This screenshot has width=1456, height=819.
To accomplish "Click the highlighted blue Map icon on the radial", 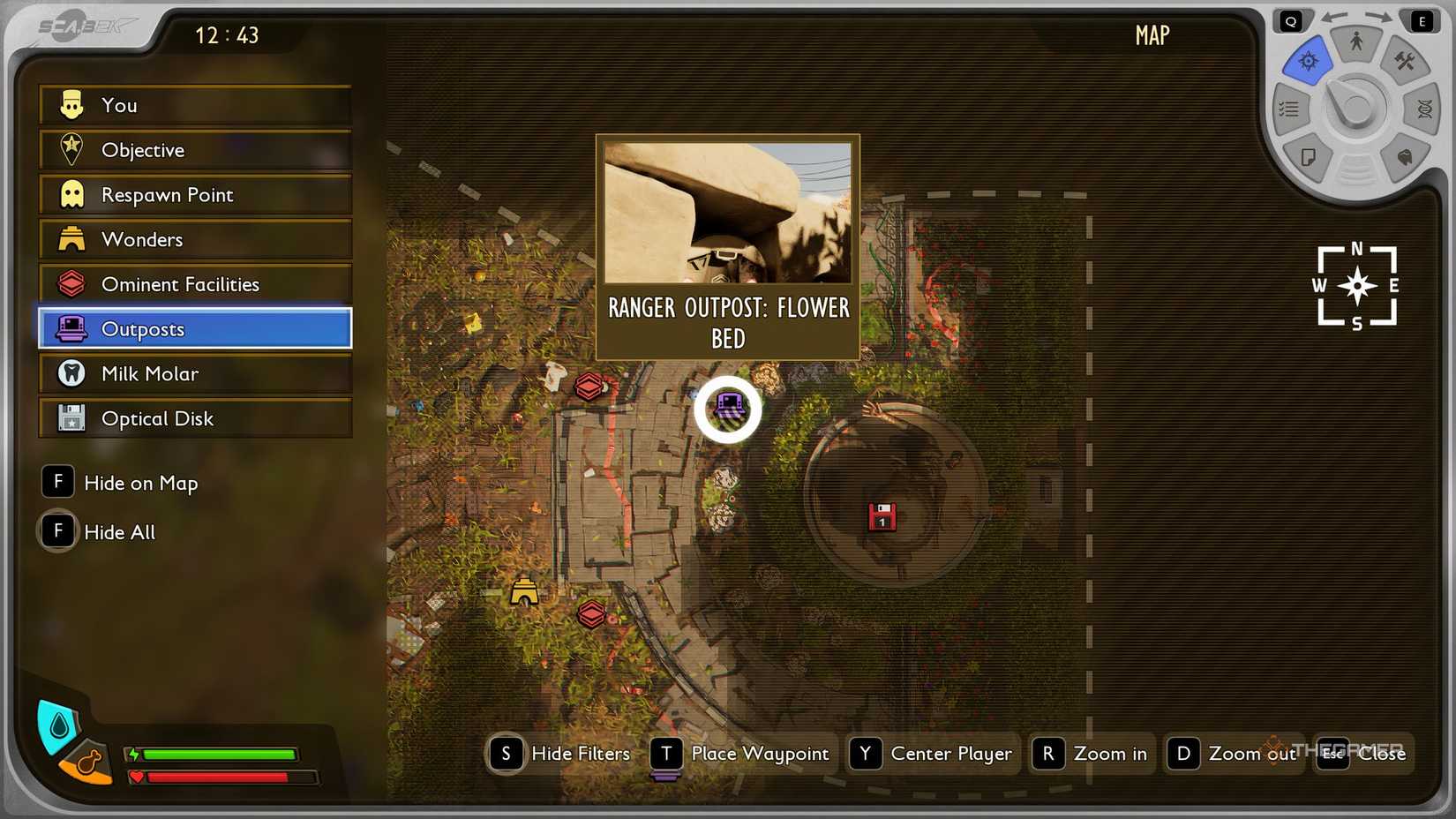I will [x=1308, y=61].
